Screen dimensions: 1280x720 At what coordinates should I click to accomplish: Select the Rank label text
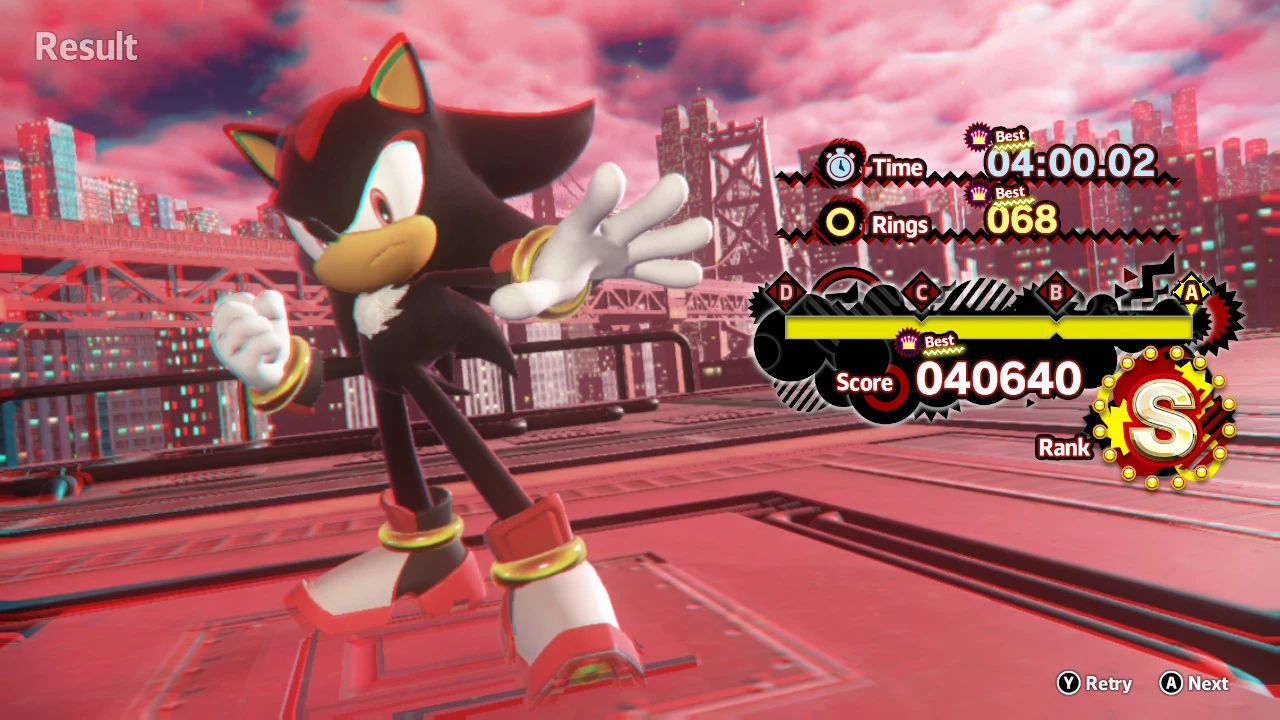click(1065, 448)
